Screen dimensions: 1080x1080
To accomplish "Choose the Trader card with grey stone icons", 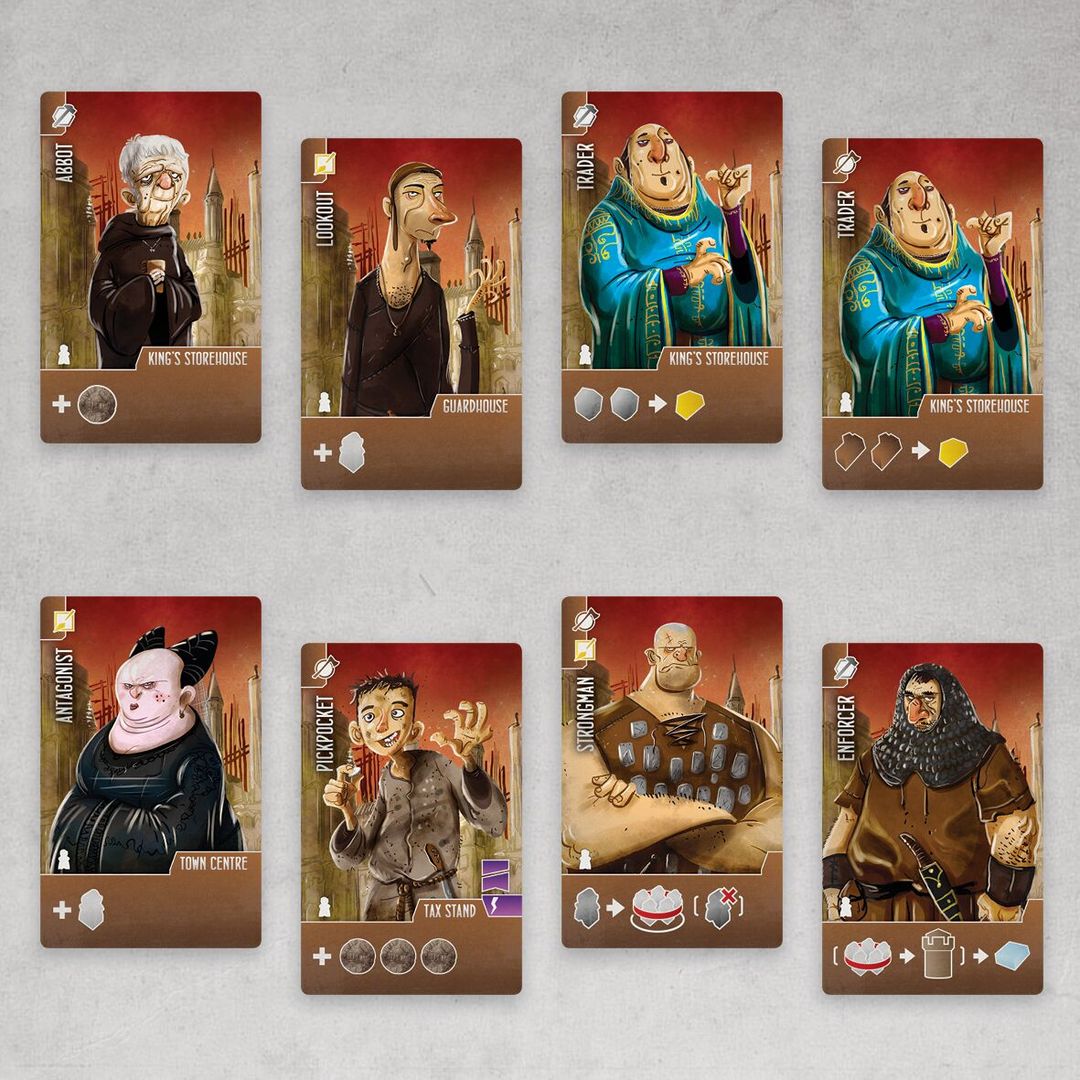I will point(671,267).
